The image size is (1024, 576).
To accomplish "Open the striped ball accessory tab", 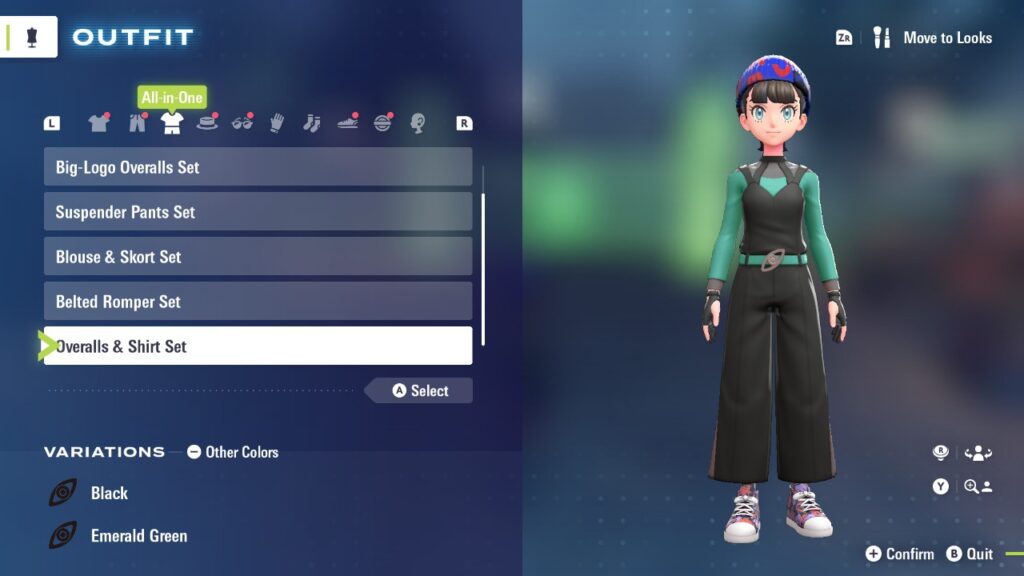I will (383, 123).
